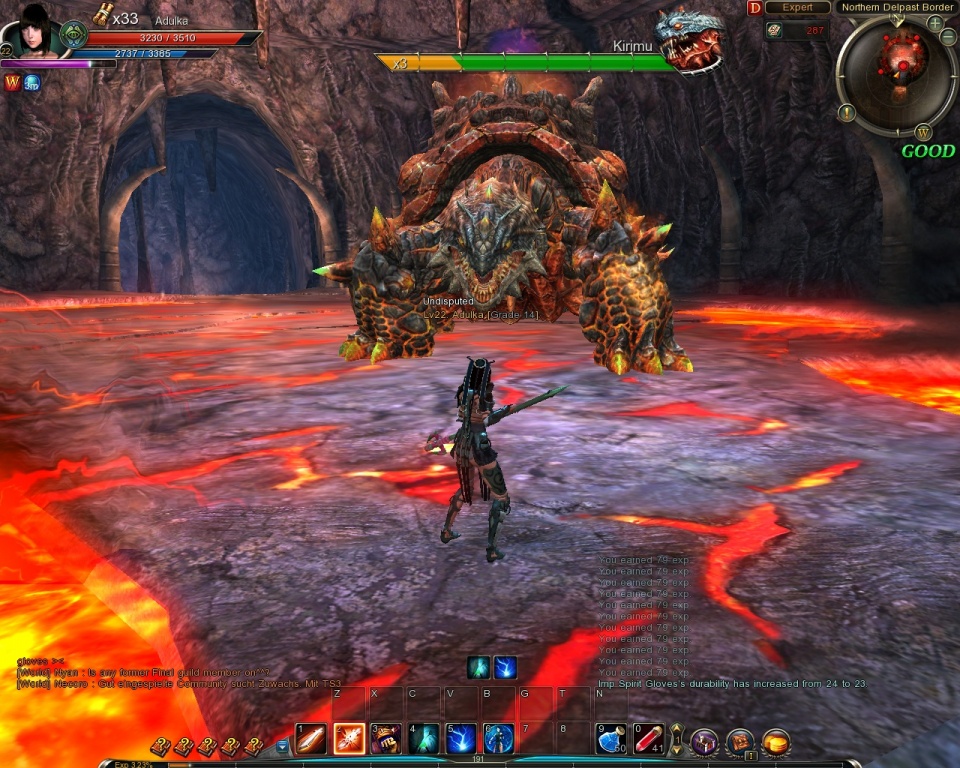Activate the blue figure skill in slot 6
The height and width of the screenshot is (768, 960).
click(499, 739)
